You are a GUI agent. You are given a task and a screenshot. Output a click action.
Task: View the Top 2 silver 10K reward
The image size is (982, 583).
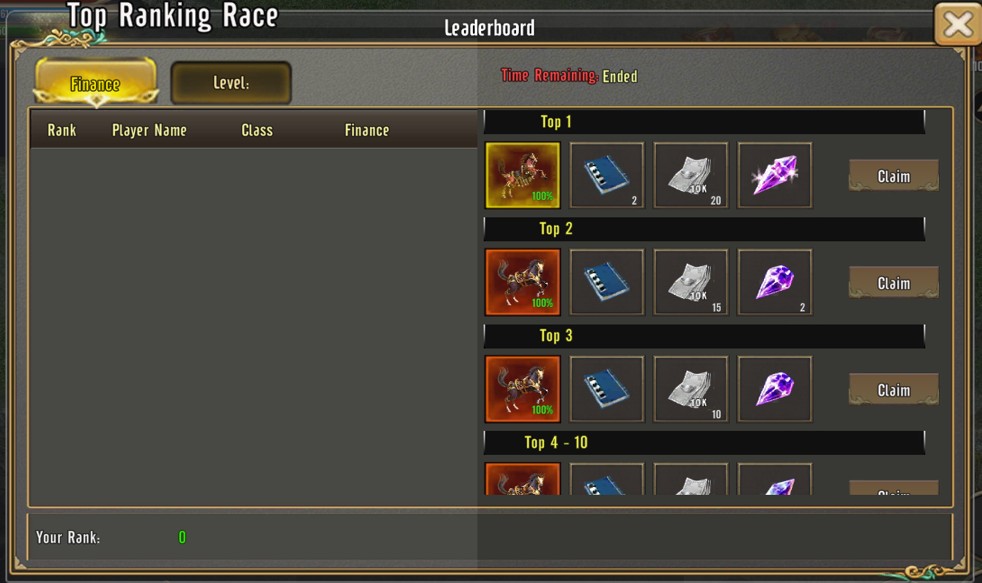[x=691, y=283]
